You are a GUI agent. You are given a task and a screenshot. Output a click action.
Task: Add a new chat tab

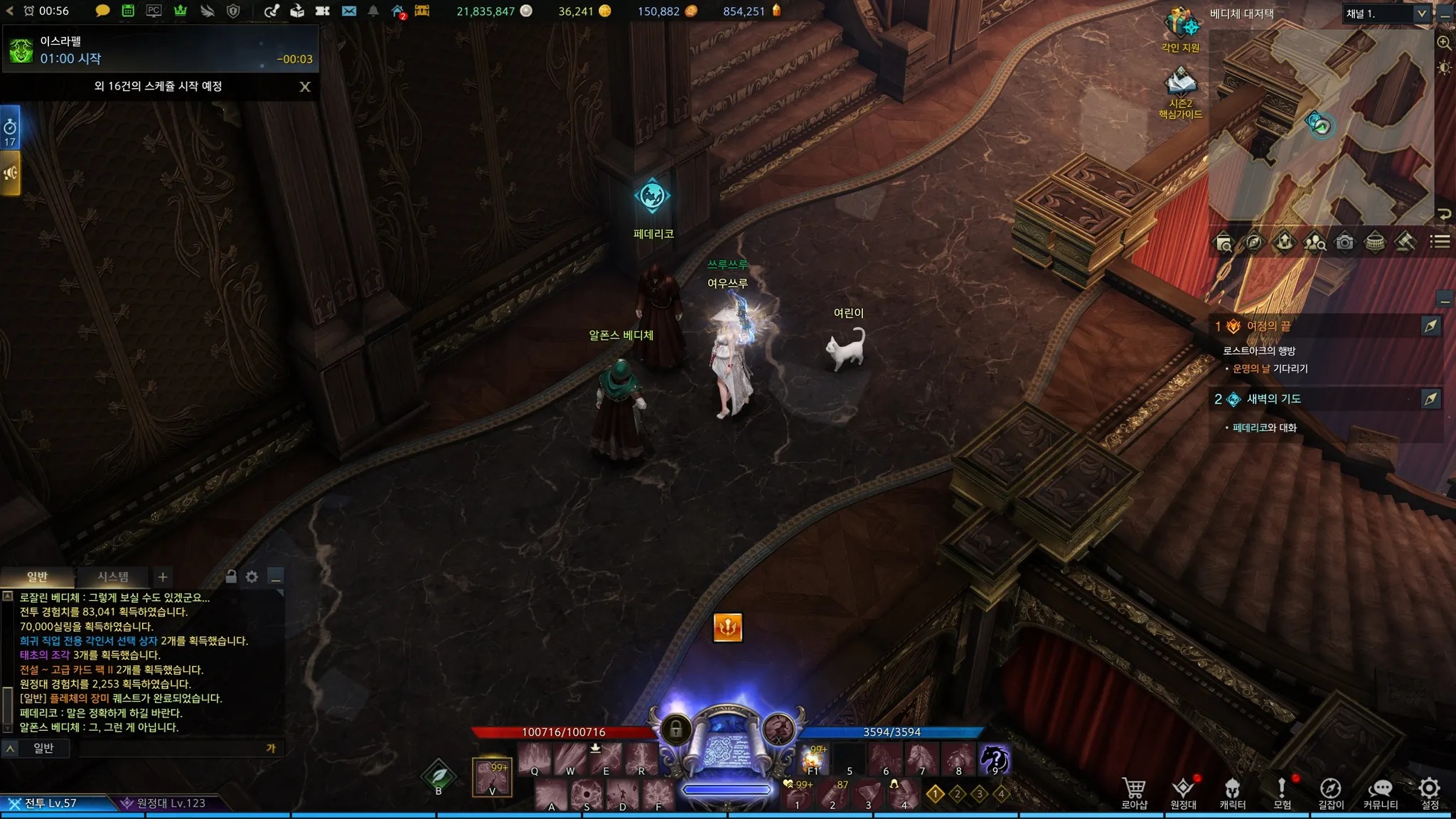coord(163,577)
